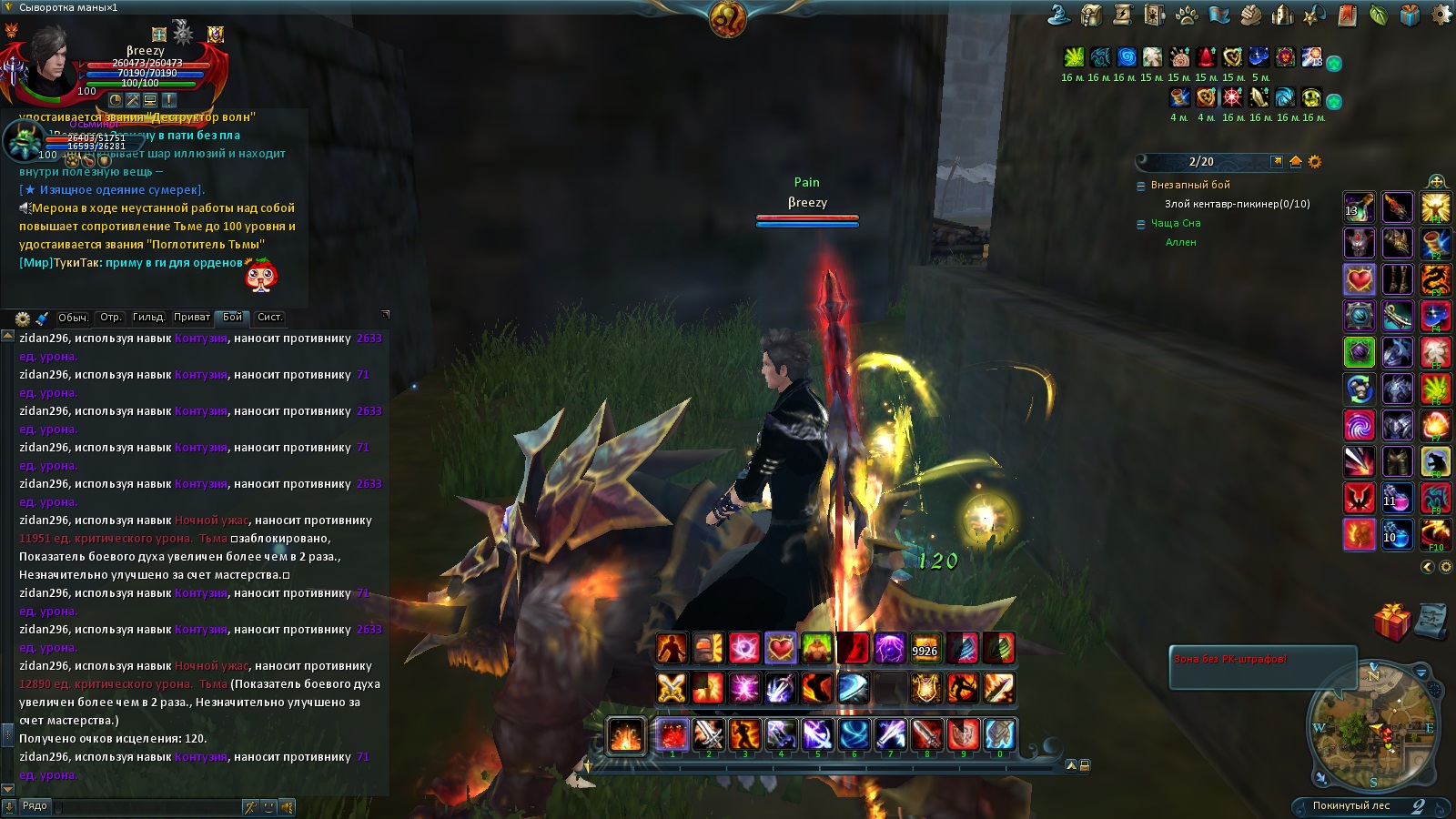Open the handshake social menu icon

1250,15
